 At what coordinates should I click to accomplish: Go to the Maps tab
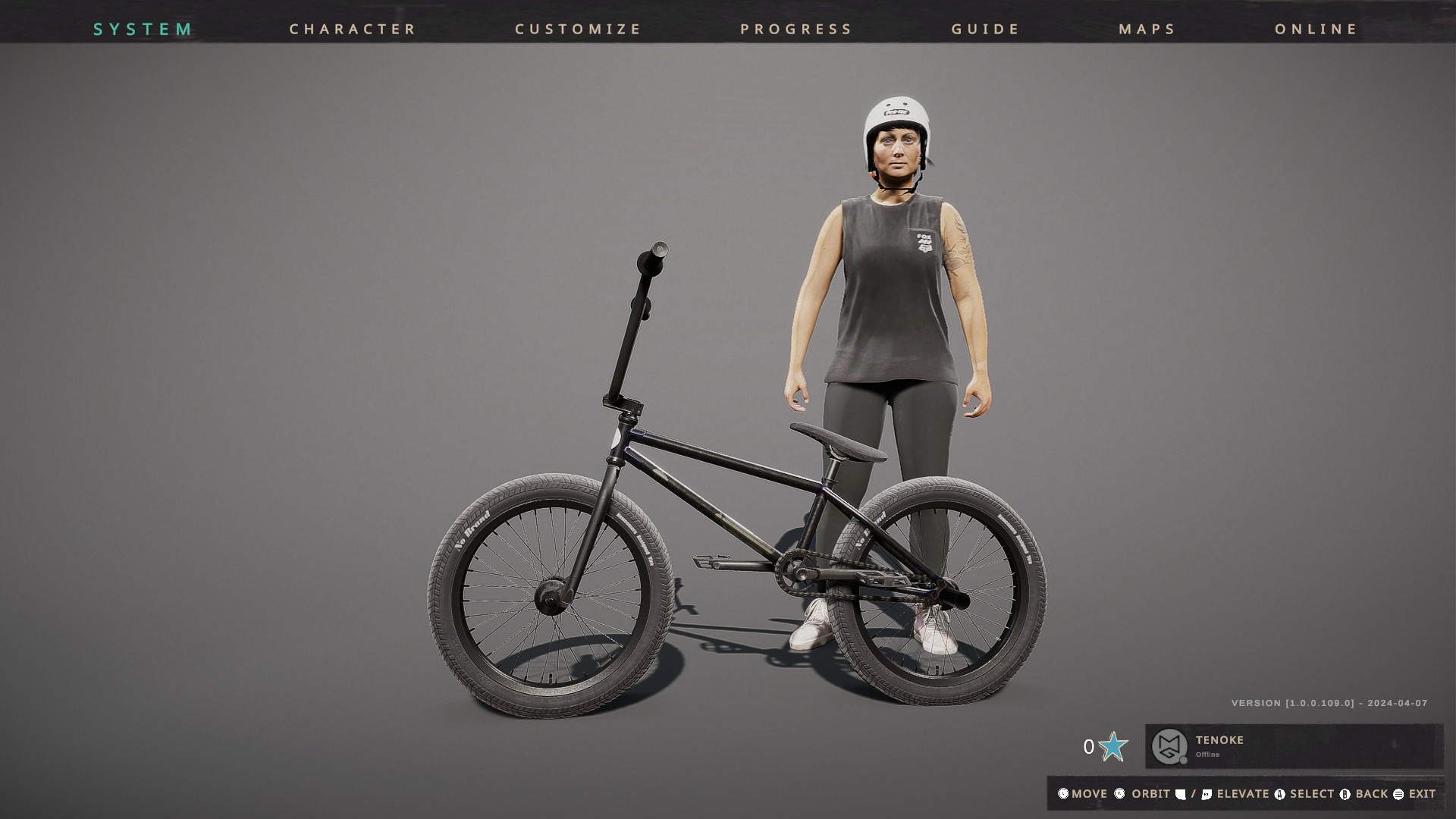pos(1147,29)
